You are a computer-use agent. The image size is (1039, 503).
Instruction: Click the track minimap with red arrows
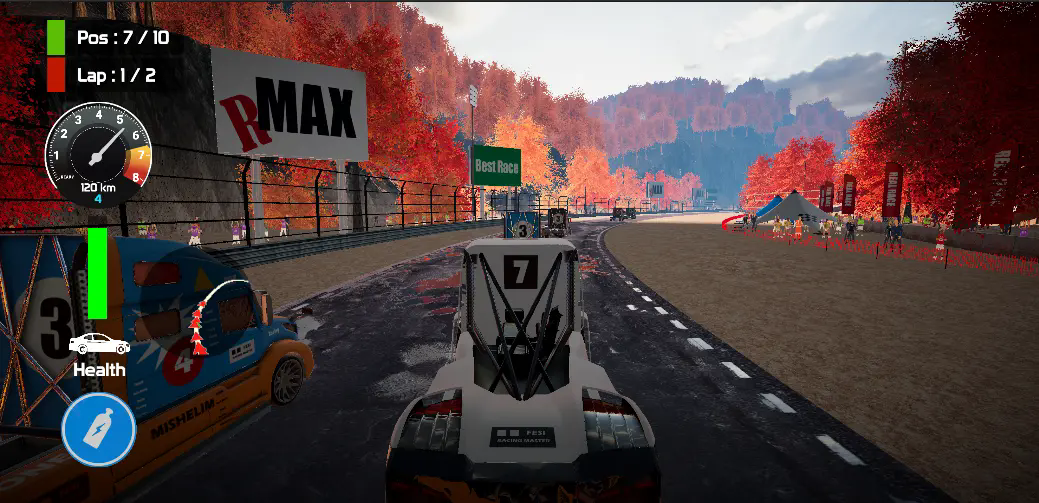coord(215,313)
